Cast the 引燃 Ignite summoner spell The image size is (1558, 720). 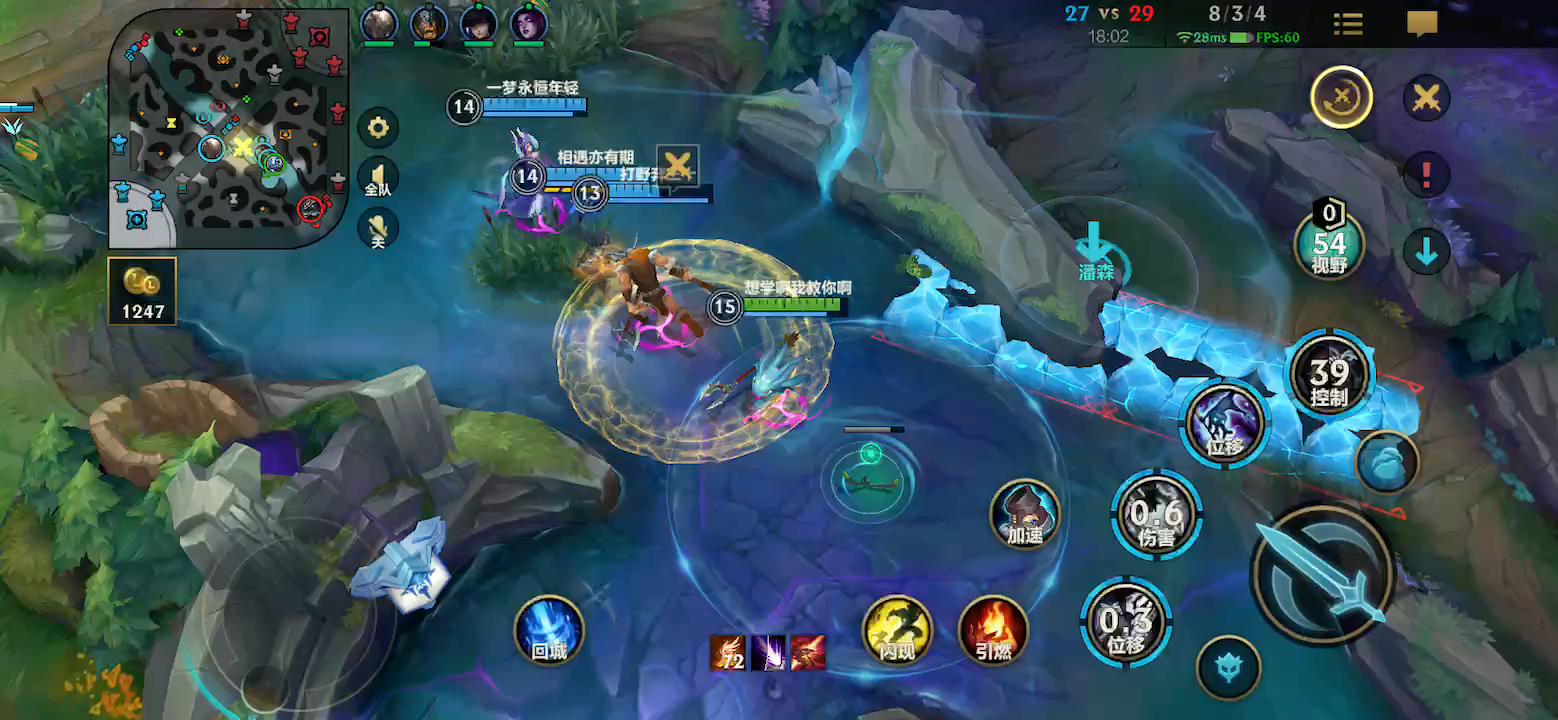(993, 630)
